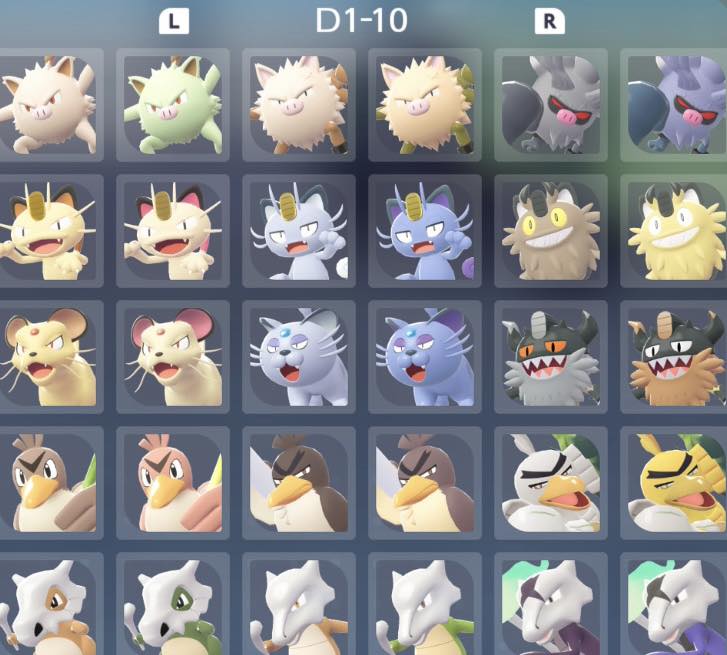The width and height of the screenshot is (727, 655).
Task: Select the pink-eared shiny Meowth
Action: tap(172, 232)
